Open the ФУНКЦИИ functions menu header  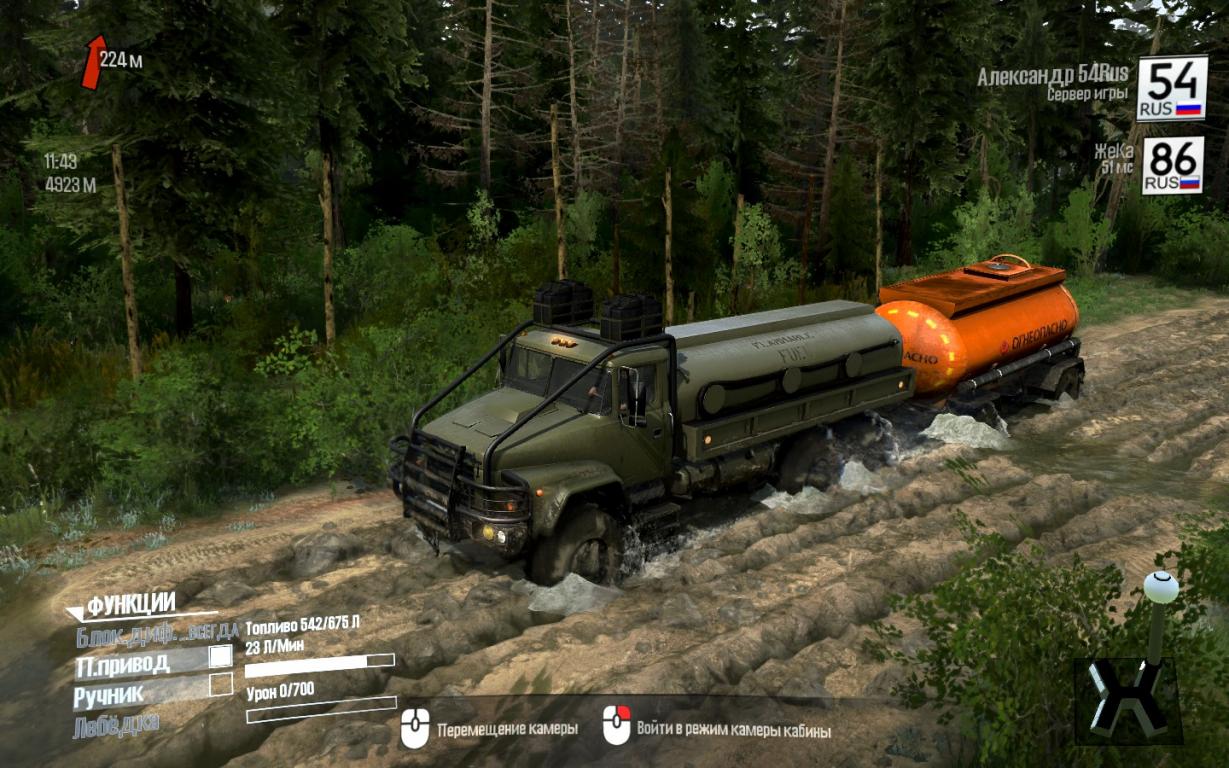[130, 604]
